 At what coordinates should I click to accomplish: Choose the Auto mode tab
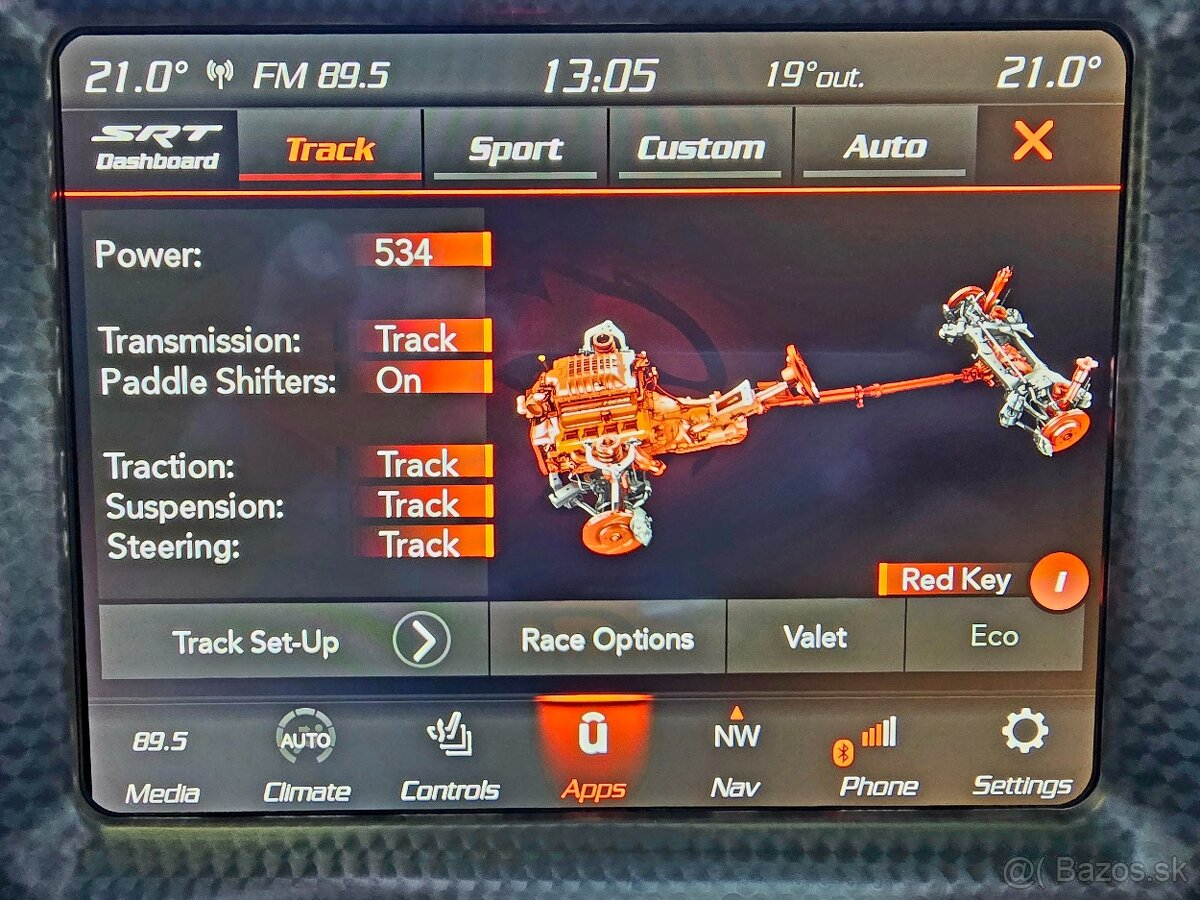point(885,147)
